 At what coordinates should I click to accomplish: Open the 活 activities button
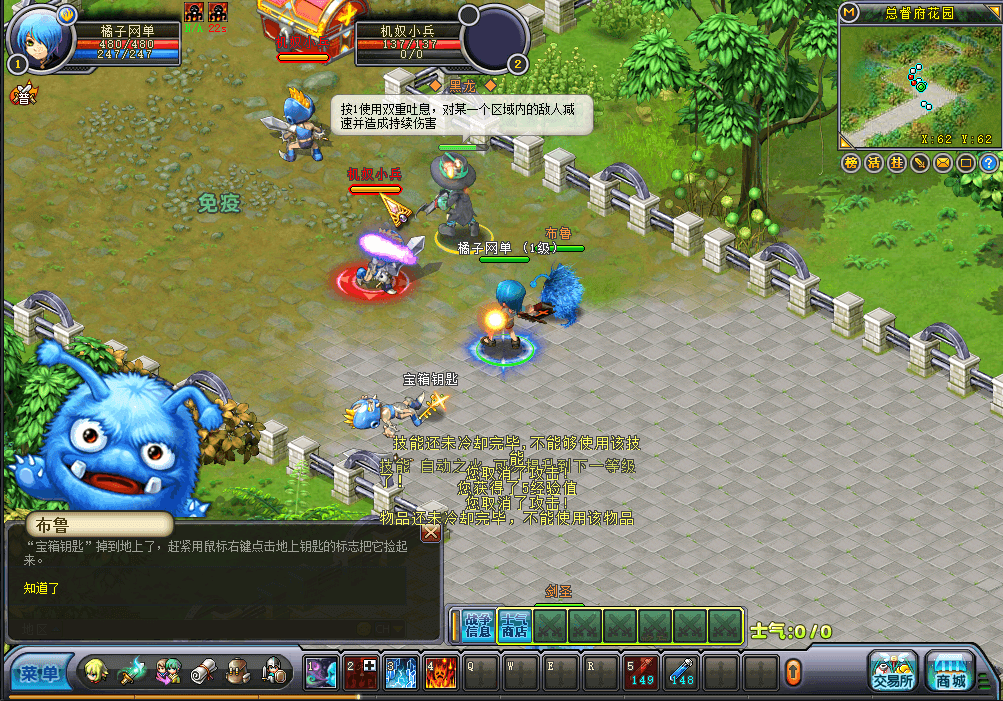click(x=874, y=162)
